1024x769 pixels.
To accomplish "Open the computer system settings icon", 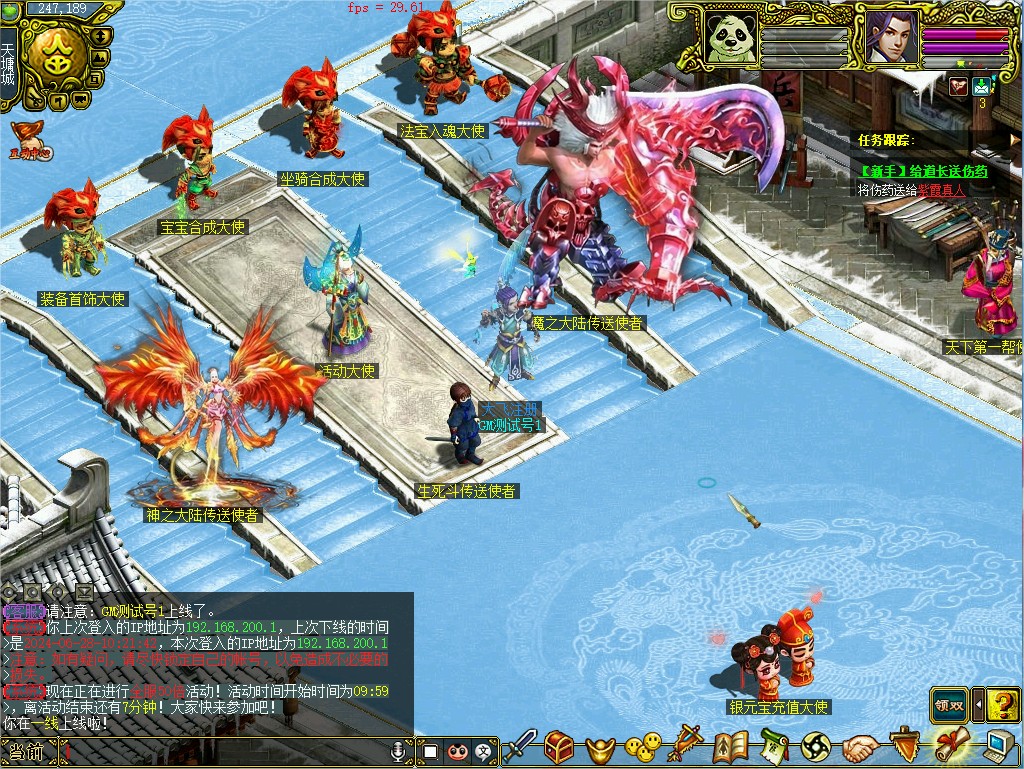I will click(997, 746).
